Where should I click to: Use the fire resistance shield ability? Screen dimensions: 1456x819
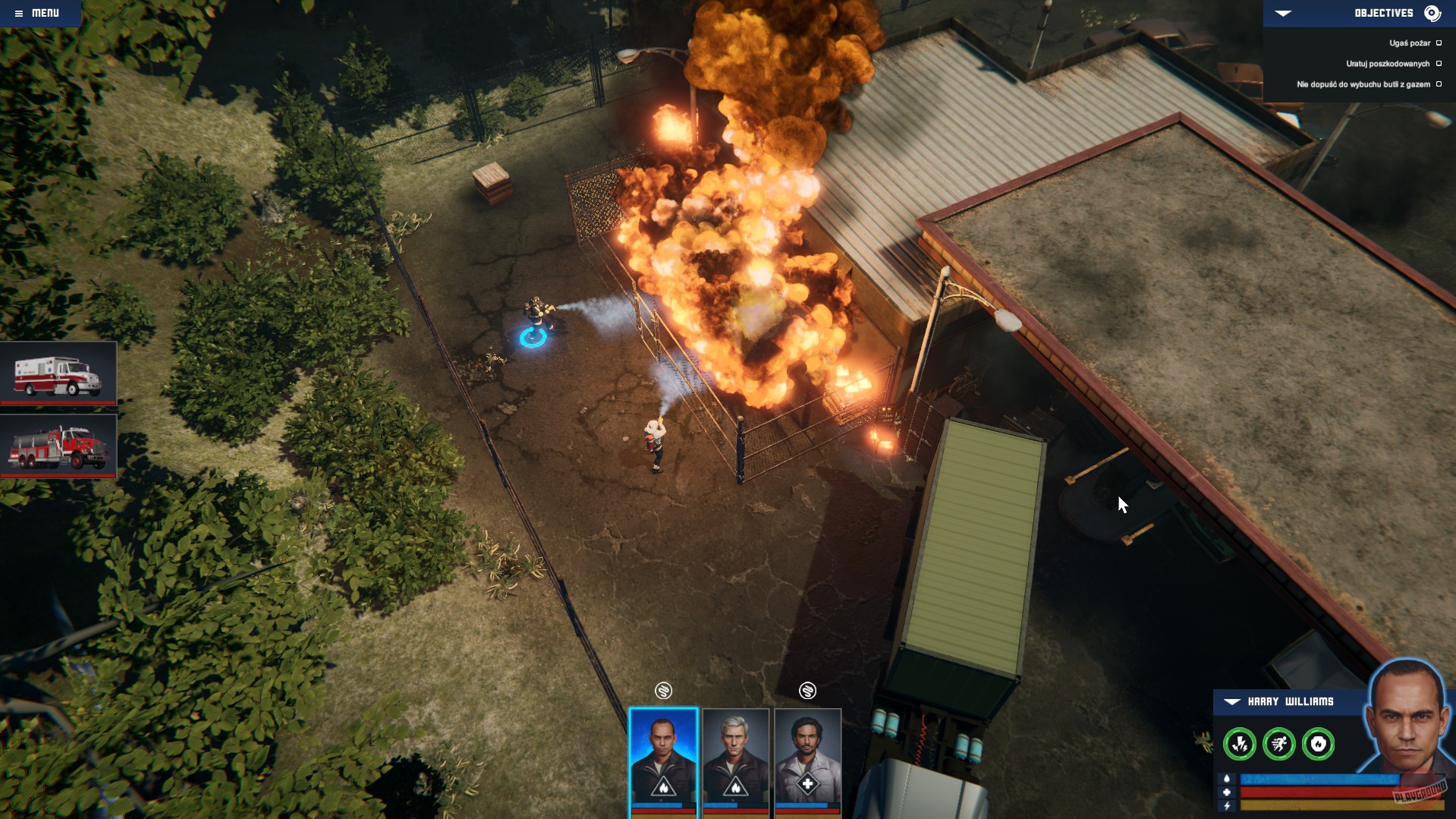tap(1319, 745)
